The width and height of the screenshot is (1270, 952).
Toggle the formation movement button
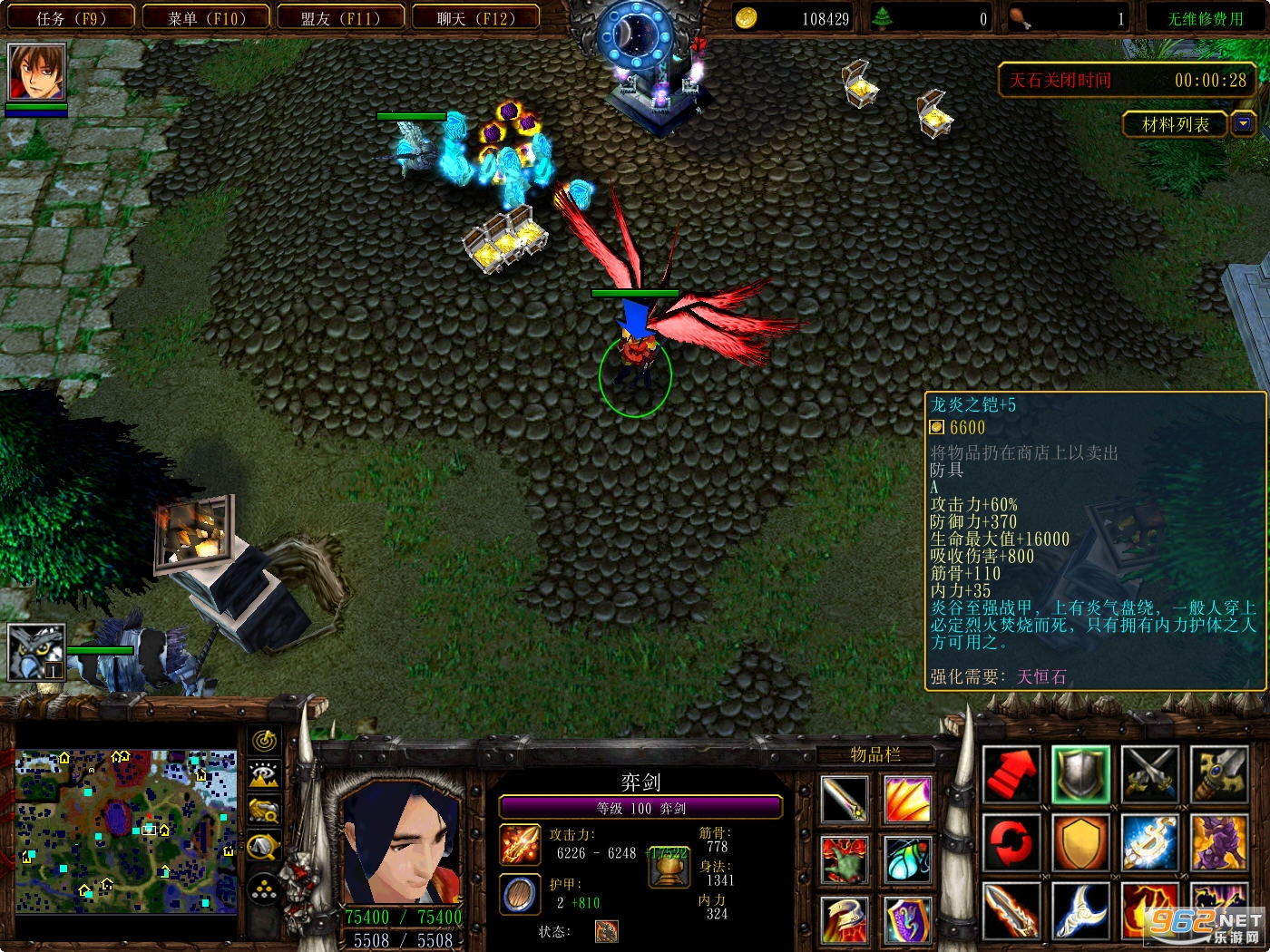coord(264,889)
